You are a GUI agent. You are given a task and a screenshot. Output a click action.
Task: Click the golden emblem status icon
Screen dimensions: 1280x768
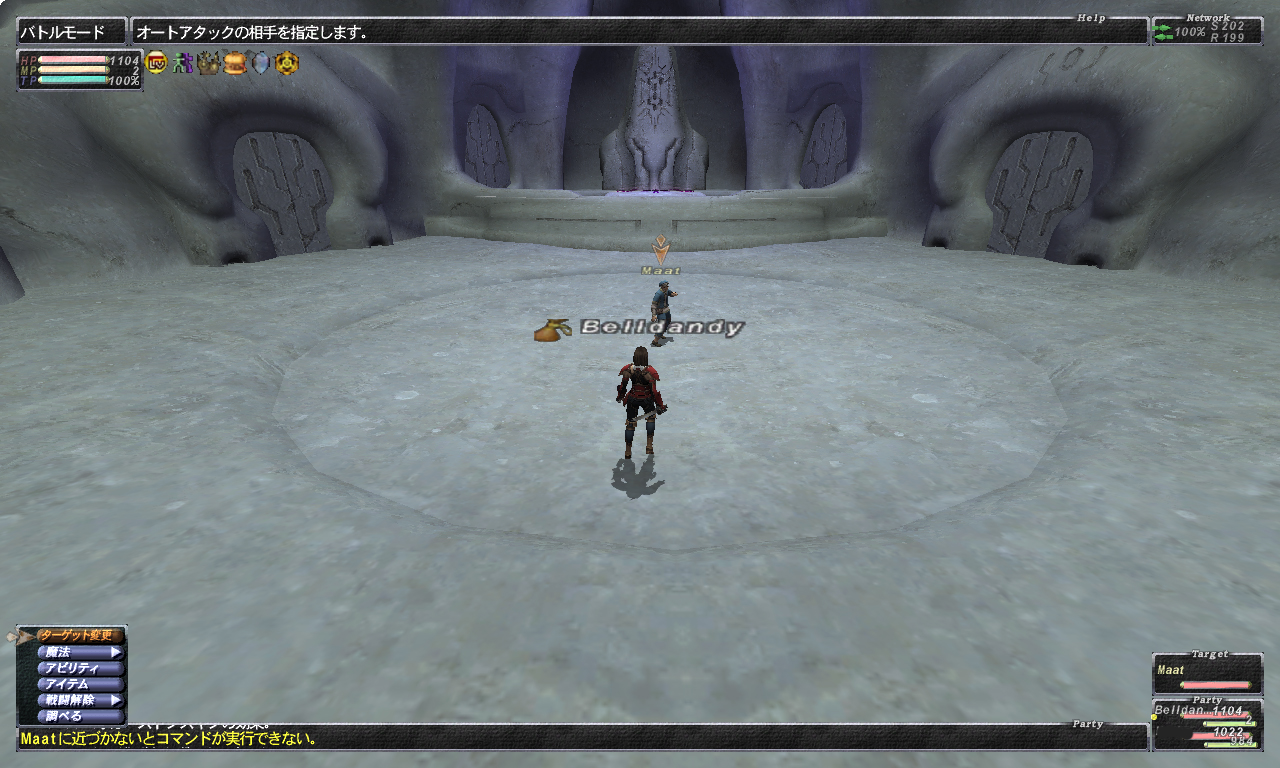(x=287, y=63)
